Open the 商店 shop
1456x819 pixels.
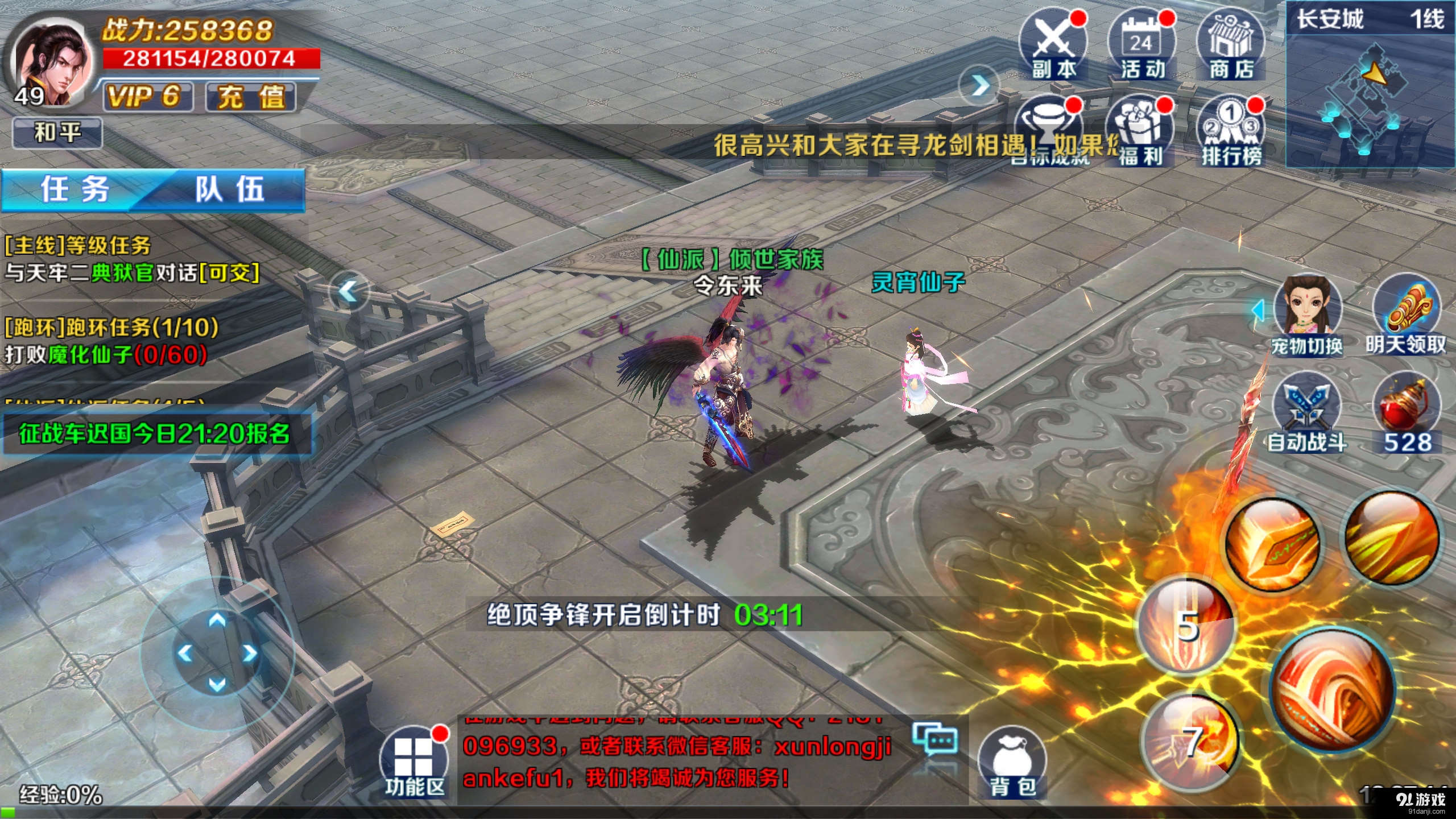tap(1231, 45)
